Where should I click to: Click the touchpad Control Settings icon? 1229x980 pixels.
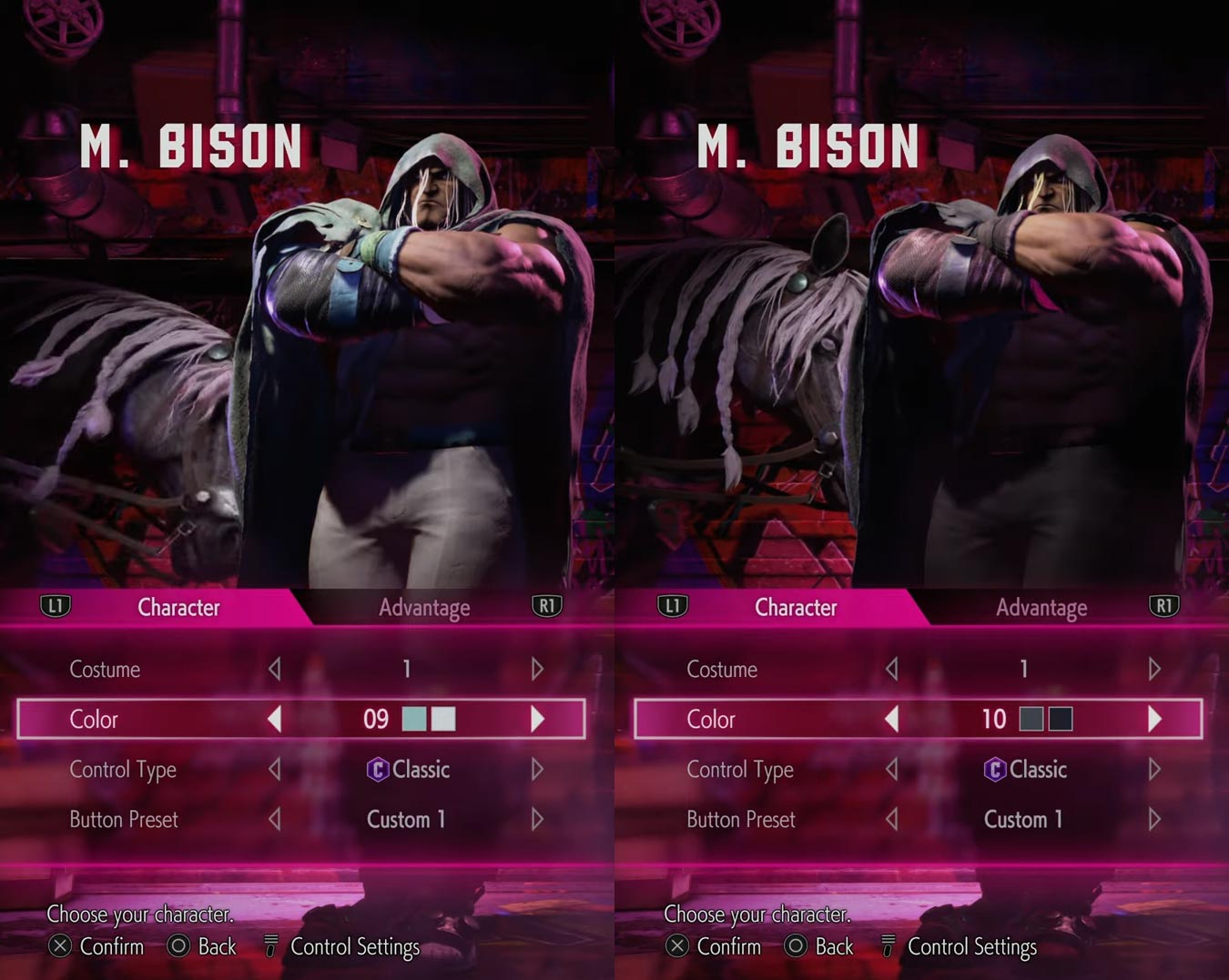[x=269, y=946]
